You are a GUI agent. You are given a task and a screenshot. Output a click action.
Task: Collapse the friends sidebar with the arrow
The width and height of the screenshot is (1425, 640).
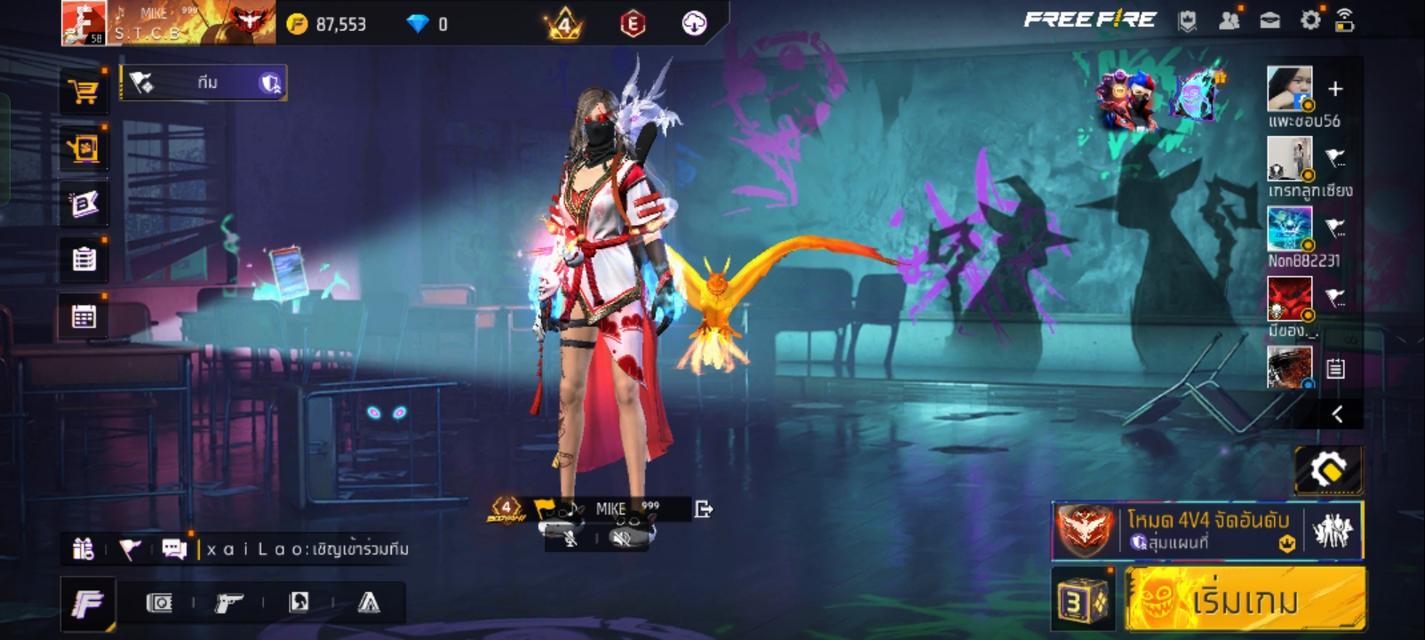1337,414
